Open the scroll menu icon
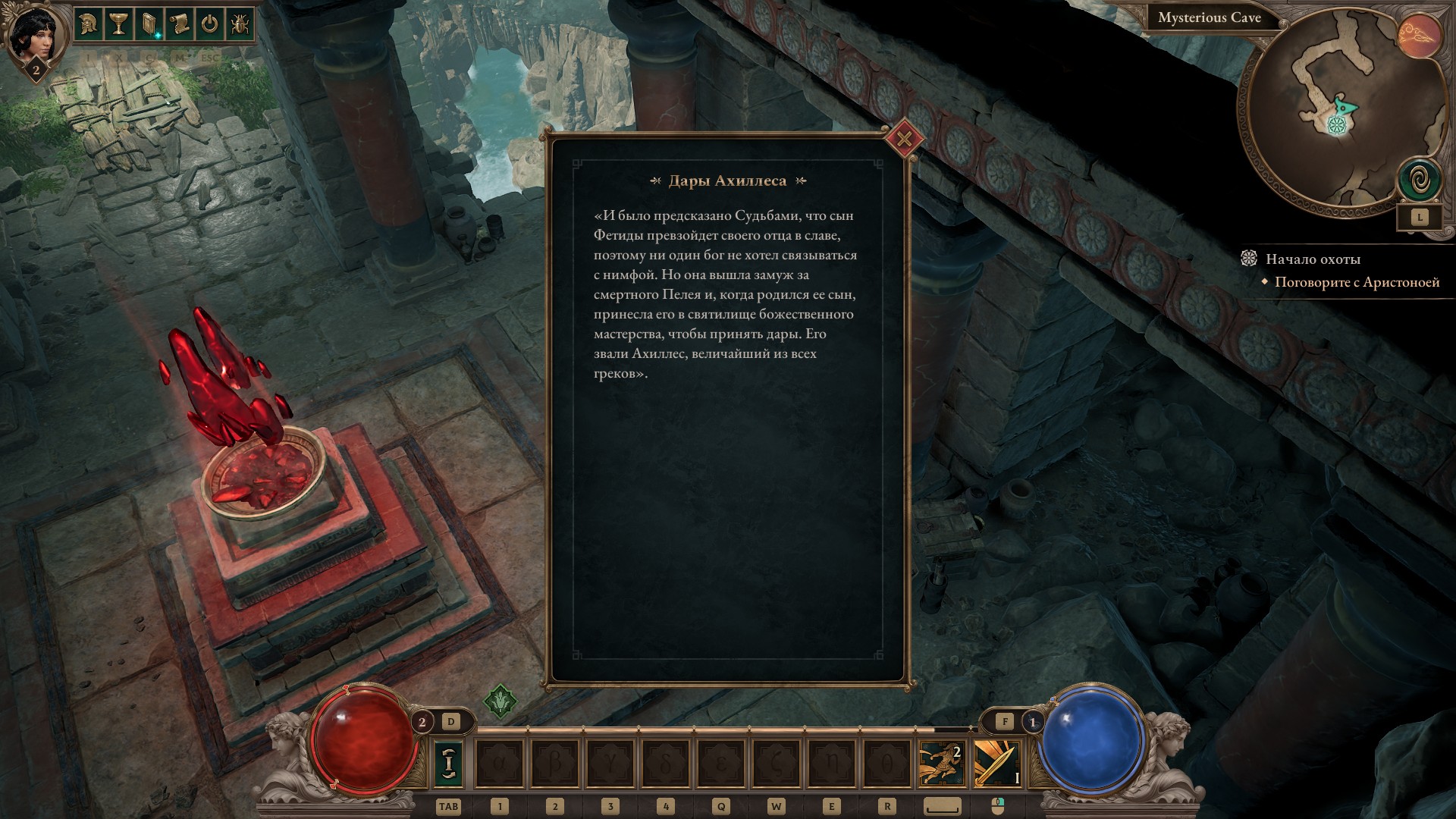The image size is (1456, 819). (179, 25)
